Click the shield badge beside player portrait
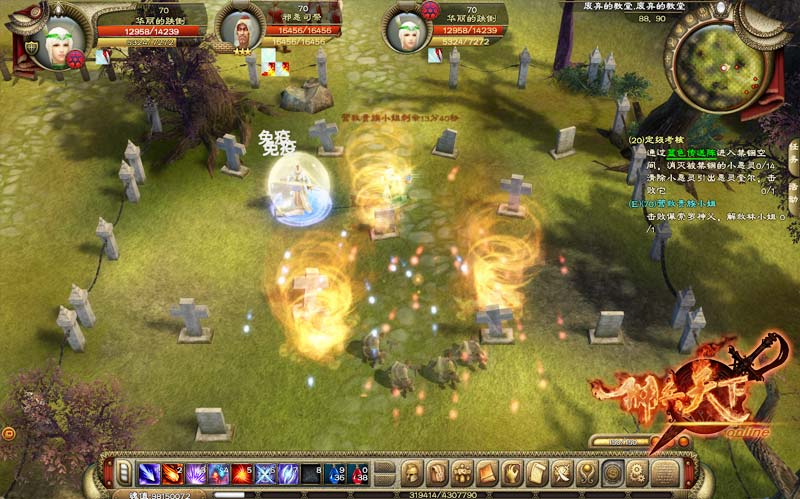The width and height of the screenshot is (800, 499). 32,47
